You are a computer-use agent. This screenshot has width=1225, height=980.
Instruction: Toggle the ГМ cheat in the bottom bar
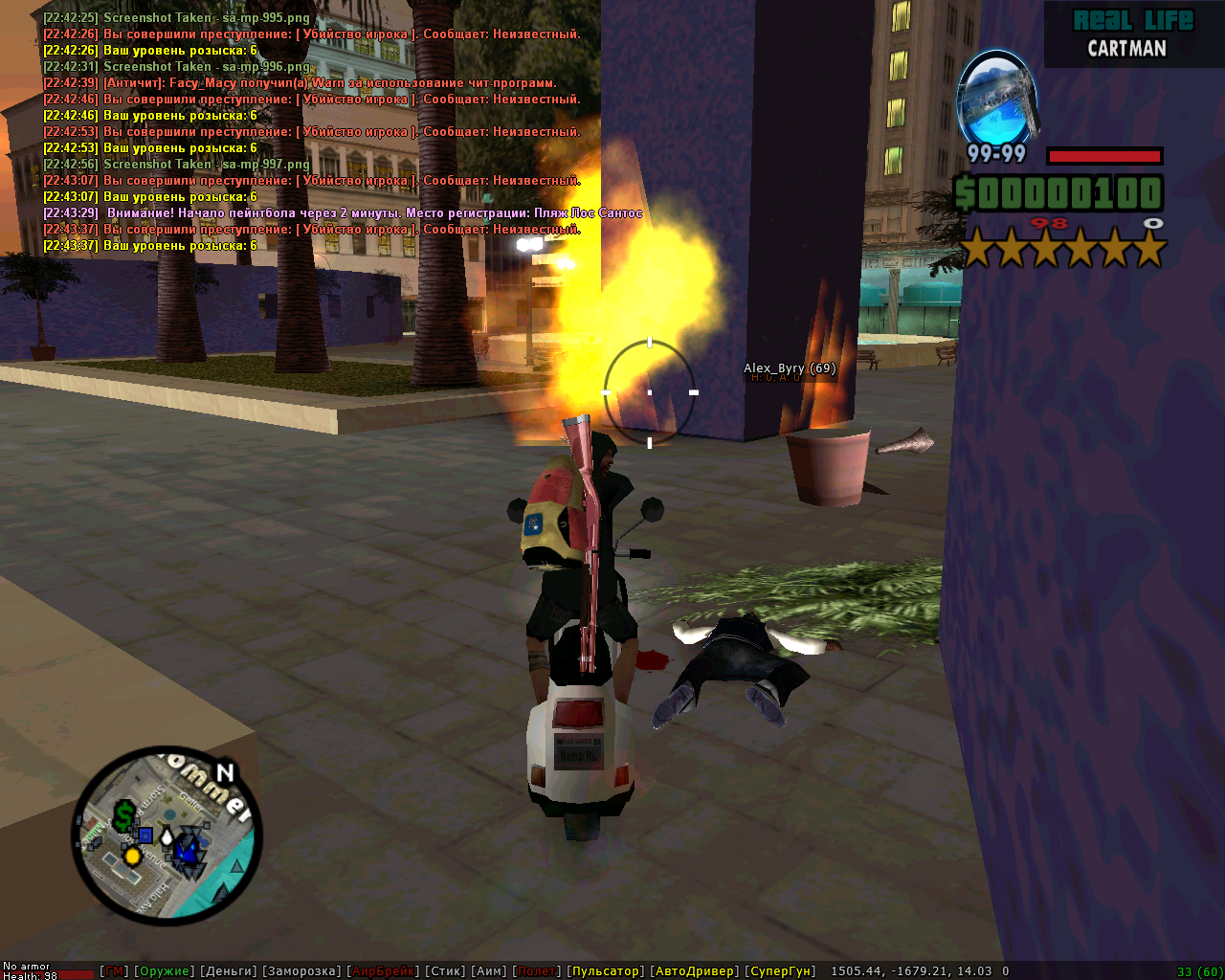pyautogui.click(x=113, y=971)
